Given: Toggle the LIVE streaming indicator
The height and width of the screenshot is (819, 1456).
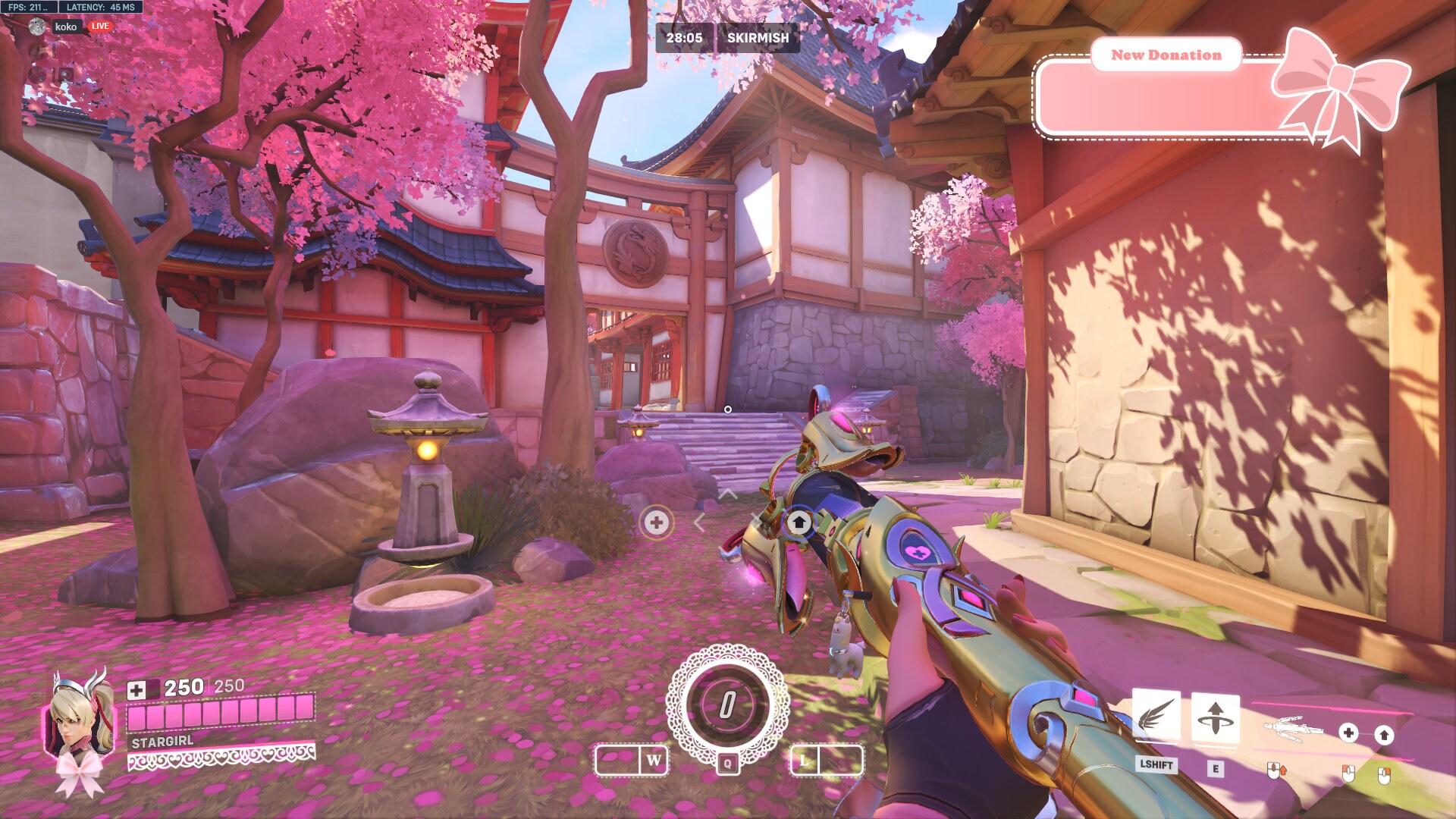Looking at the screenshot, I should coord(99,27).
